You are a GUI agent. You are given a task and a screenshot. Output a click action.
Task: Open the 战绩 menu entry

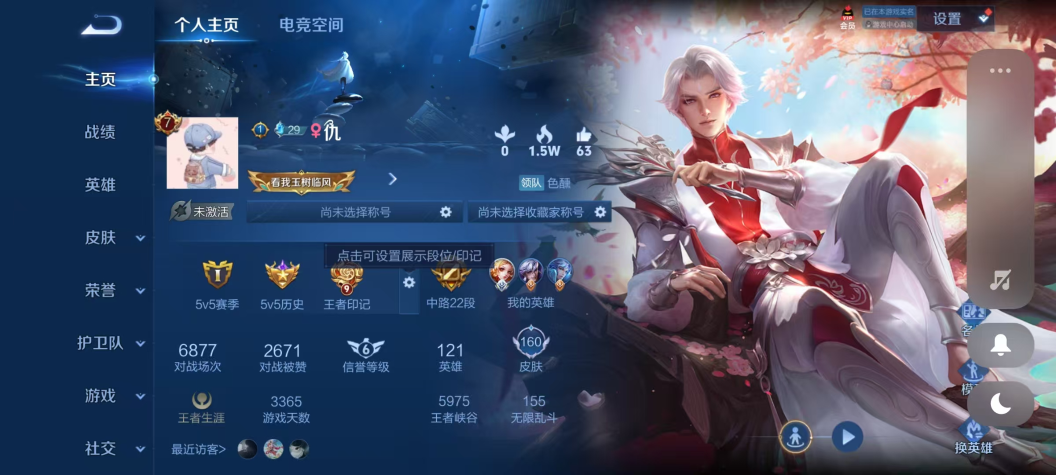click(x=100, y=131)
